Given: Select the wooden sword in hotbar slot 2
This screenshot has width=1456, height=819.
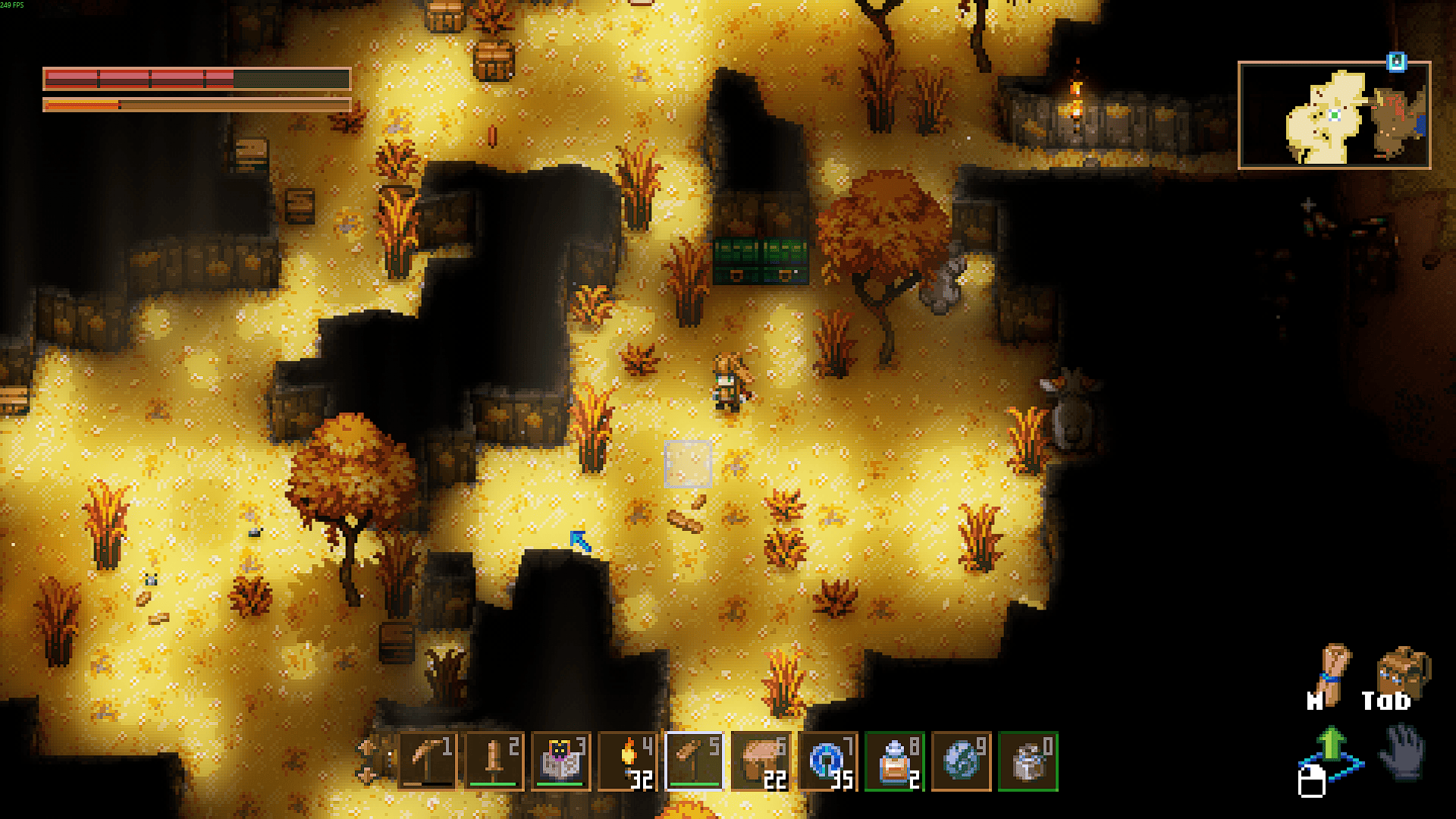Looking at the screenshot, I should (494, 761).
